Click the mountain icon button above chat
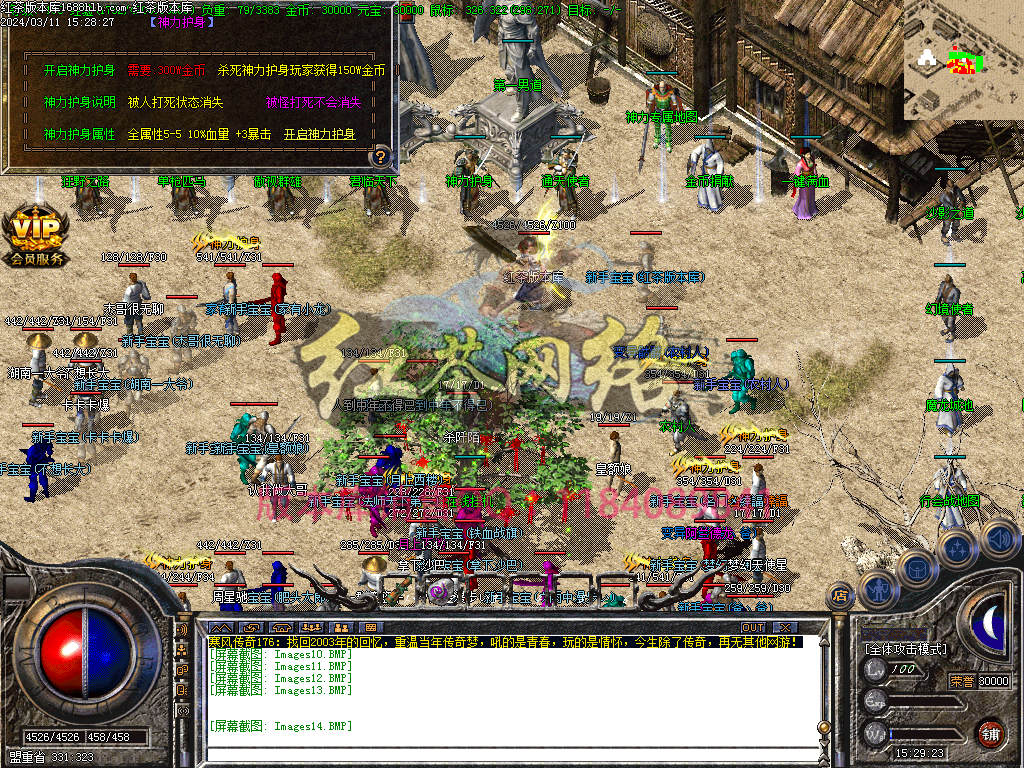This screenshot has height=768, width=1024. pyautogui.click(x=225, y=627)
